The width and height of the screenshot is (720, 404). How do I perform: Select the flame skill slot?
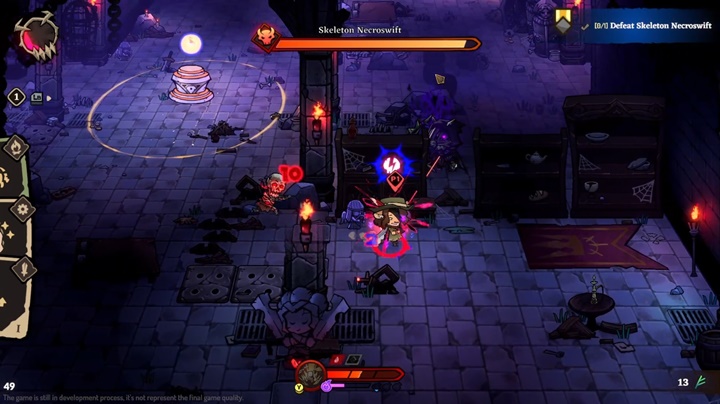[x=15, y=149]
